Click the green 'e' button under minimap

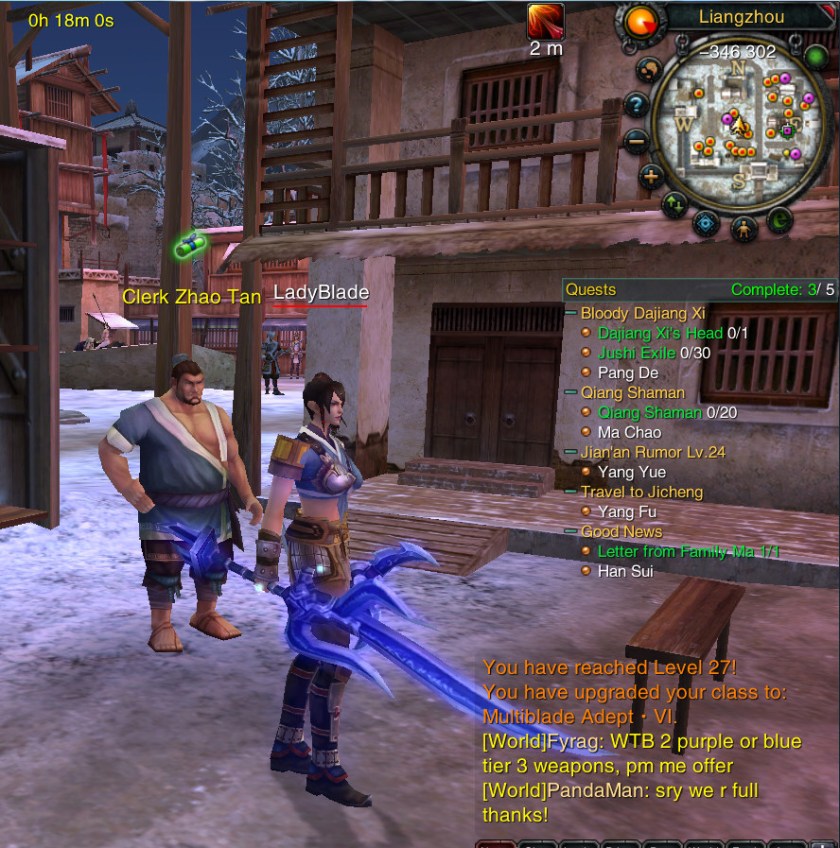point(779,221)
